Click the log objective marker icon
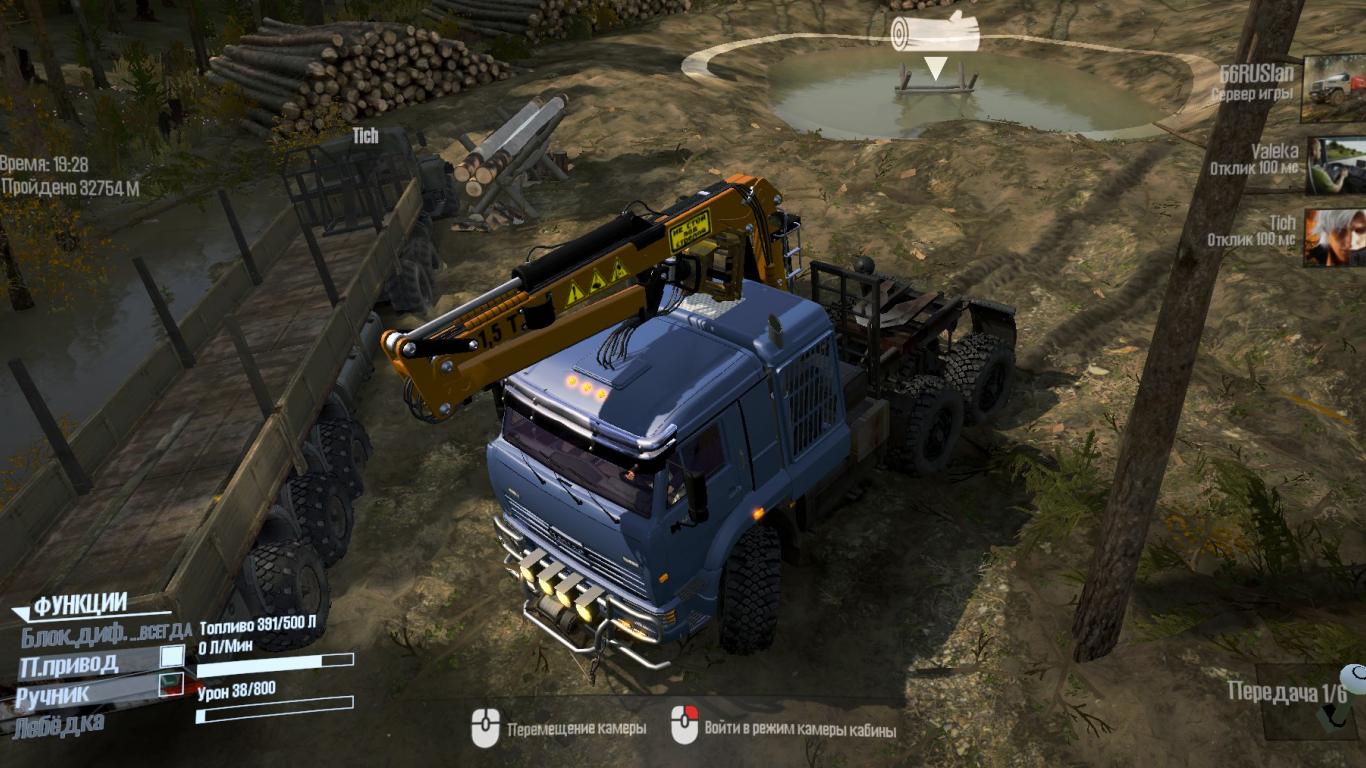 [x=934, y=32]
